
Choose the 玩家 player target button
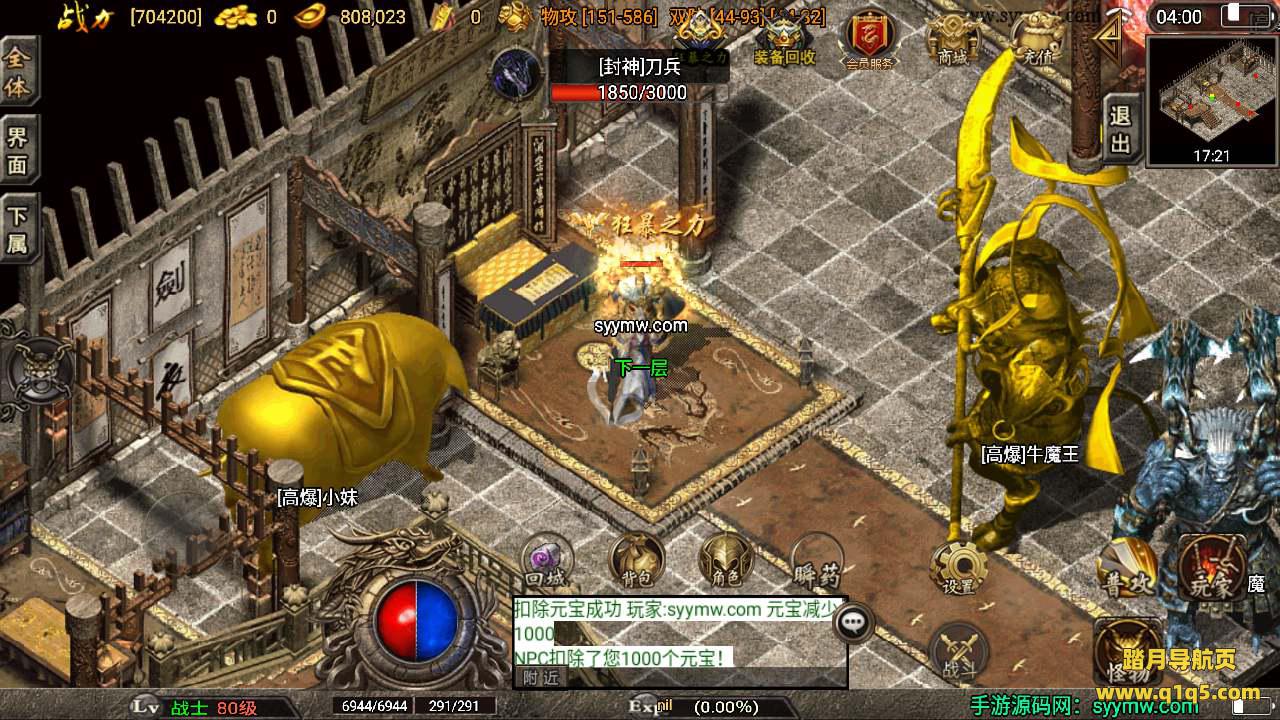(x=1211, y=568)
